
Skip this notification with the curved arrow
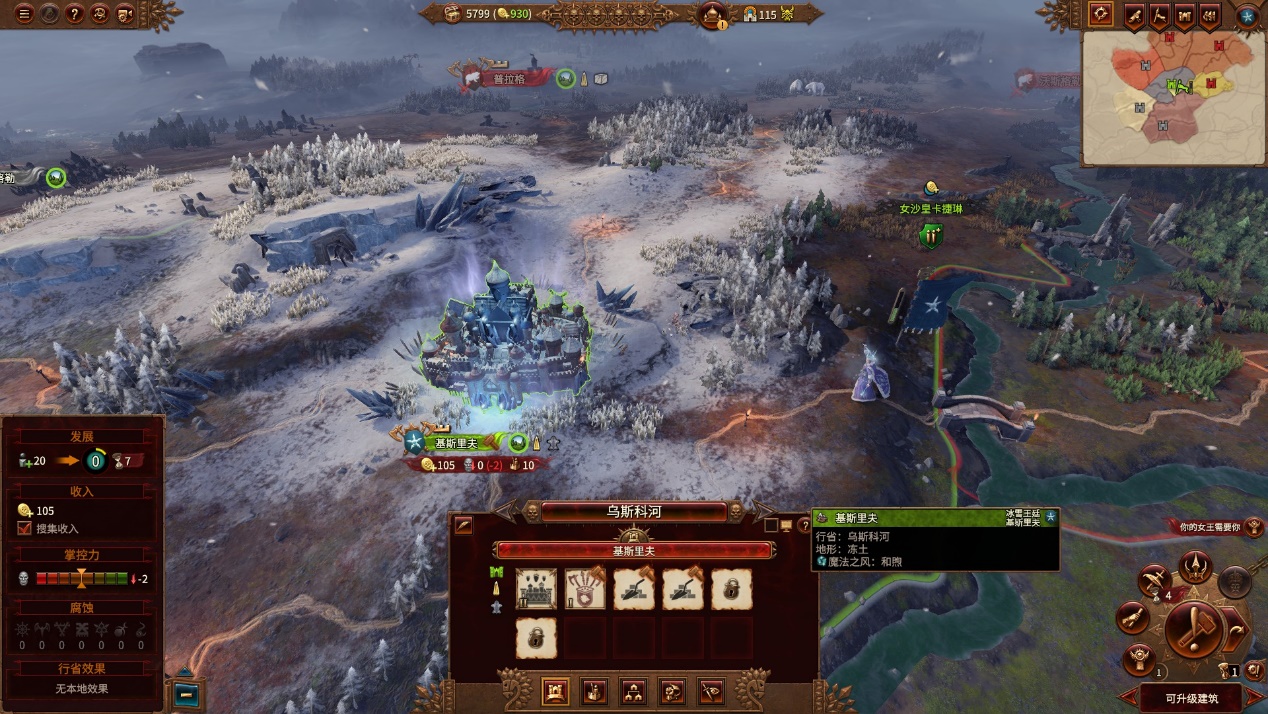pos(1238,630)
